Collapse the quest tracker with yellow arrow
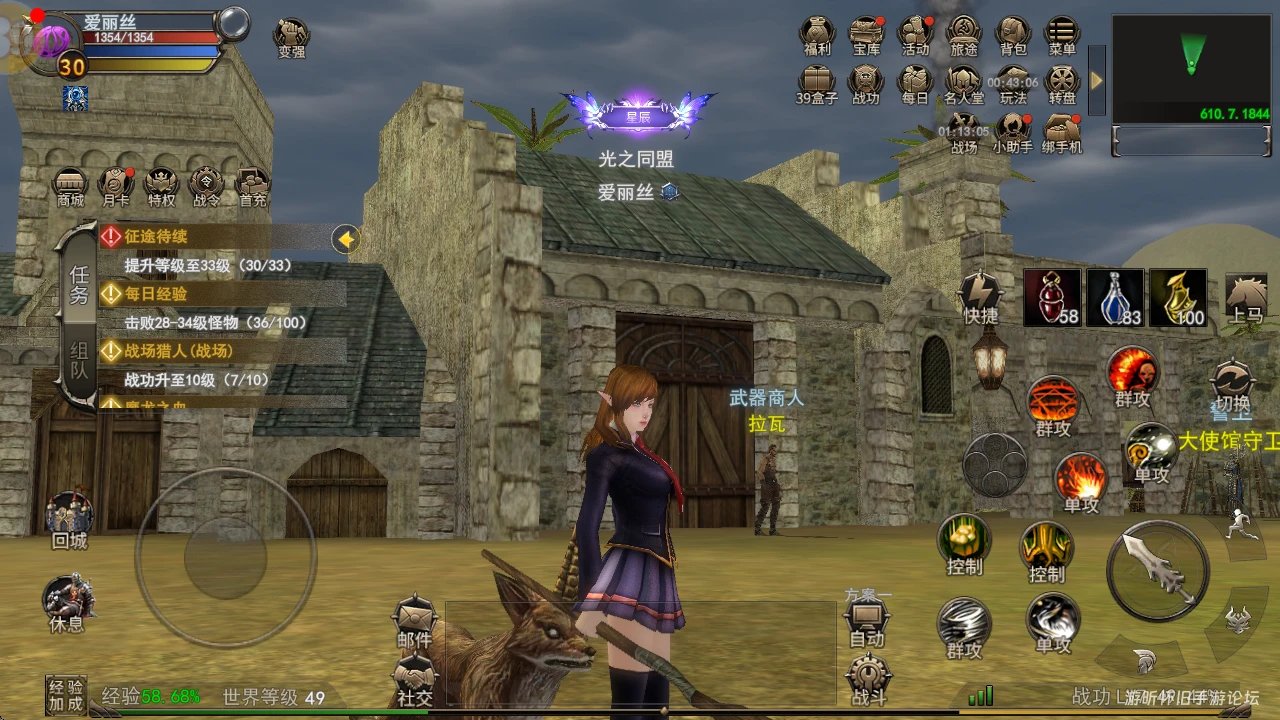The image size is (1280, 720). pyautogui.click(x=346, y=239)
